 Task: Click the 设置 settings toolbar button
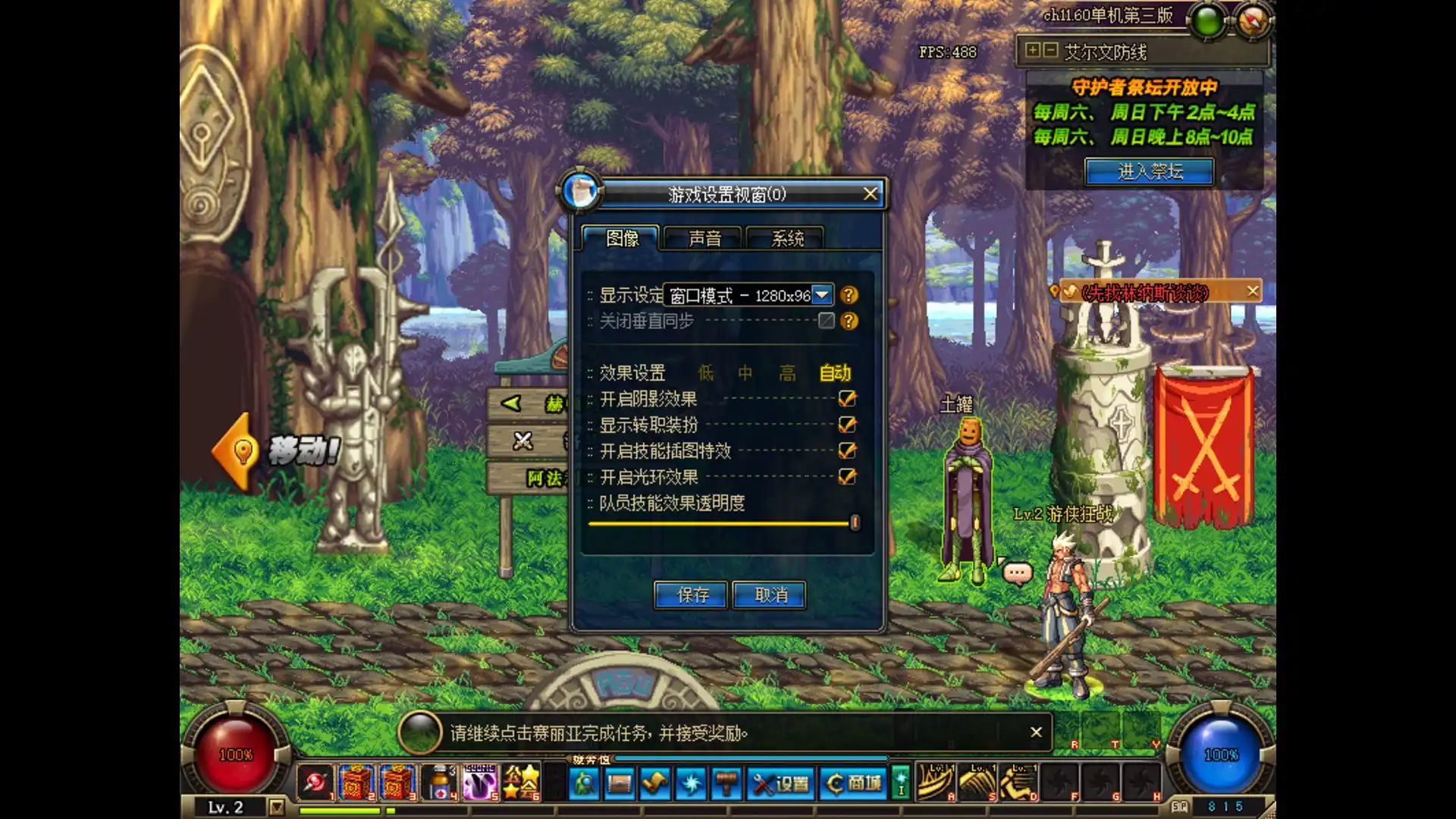pos(782,783)
